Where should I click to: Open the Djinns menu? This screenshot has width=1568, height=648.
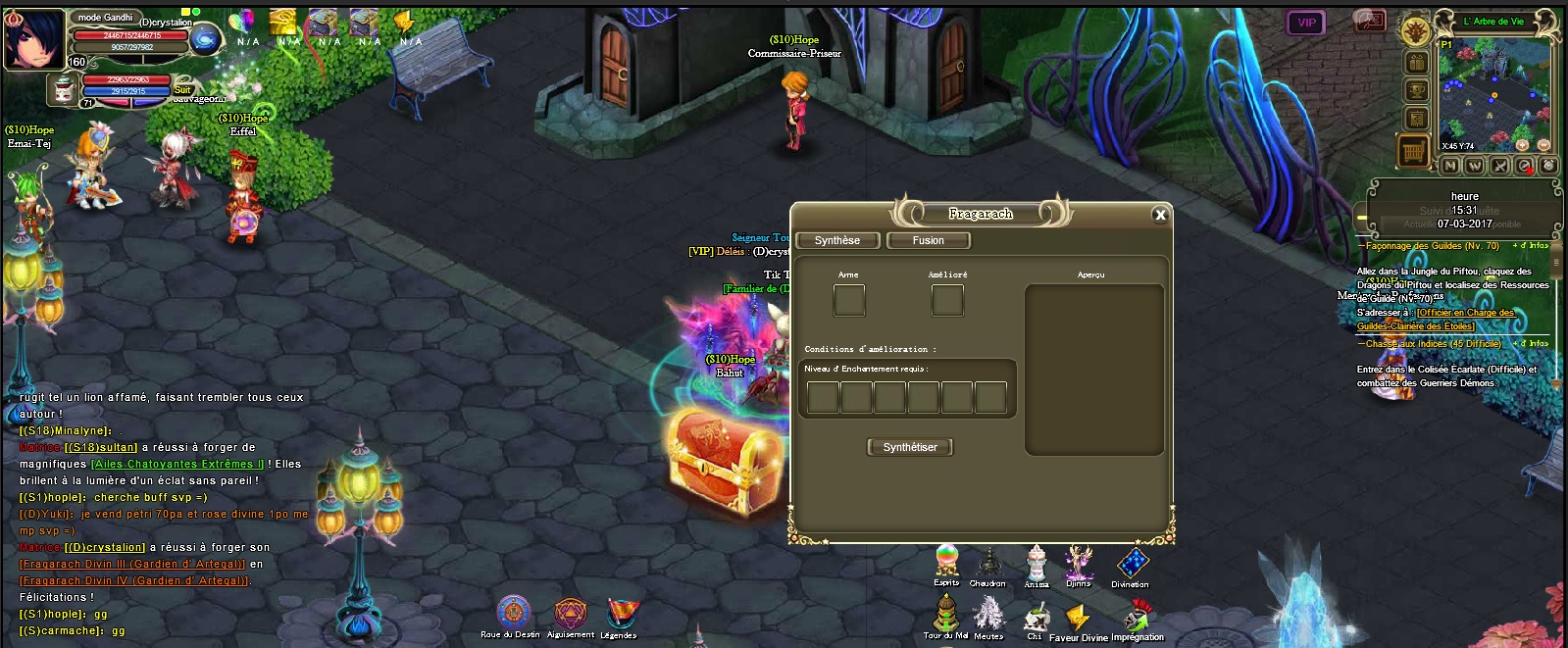[x=1079, y=563]
